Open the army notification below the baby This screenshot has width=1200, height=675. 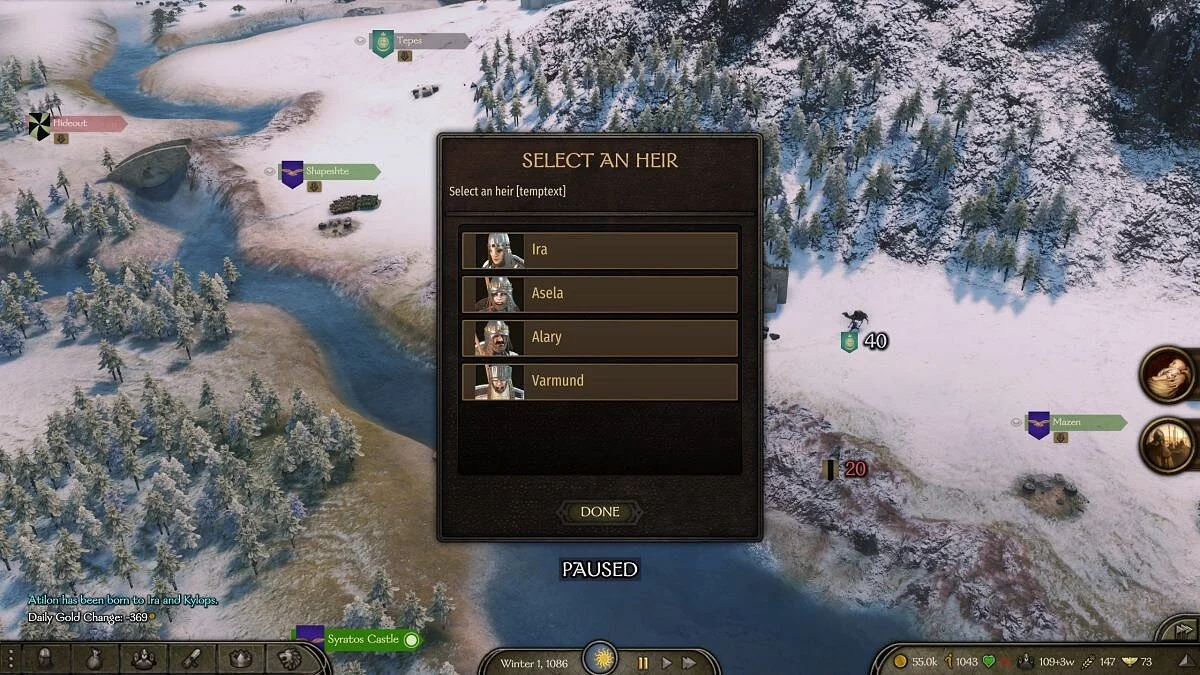1170,446
